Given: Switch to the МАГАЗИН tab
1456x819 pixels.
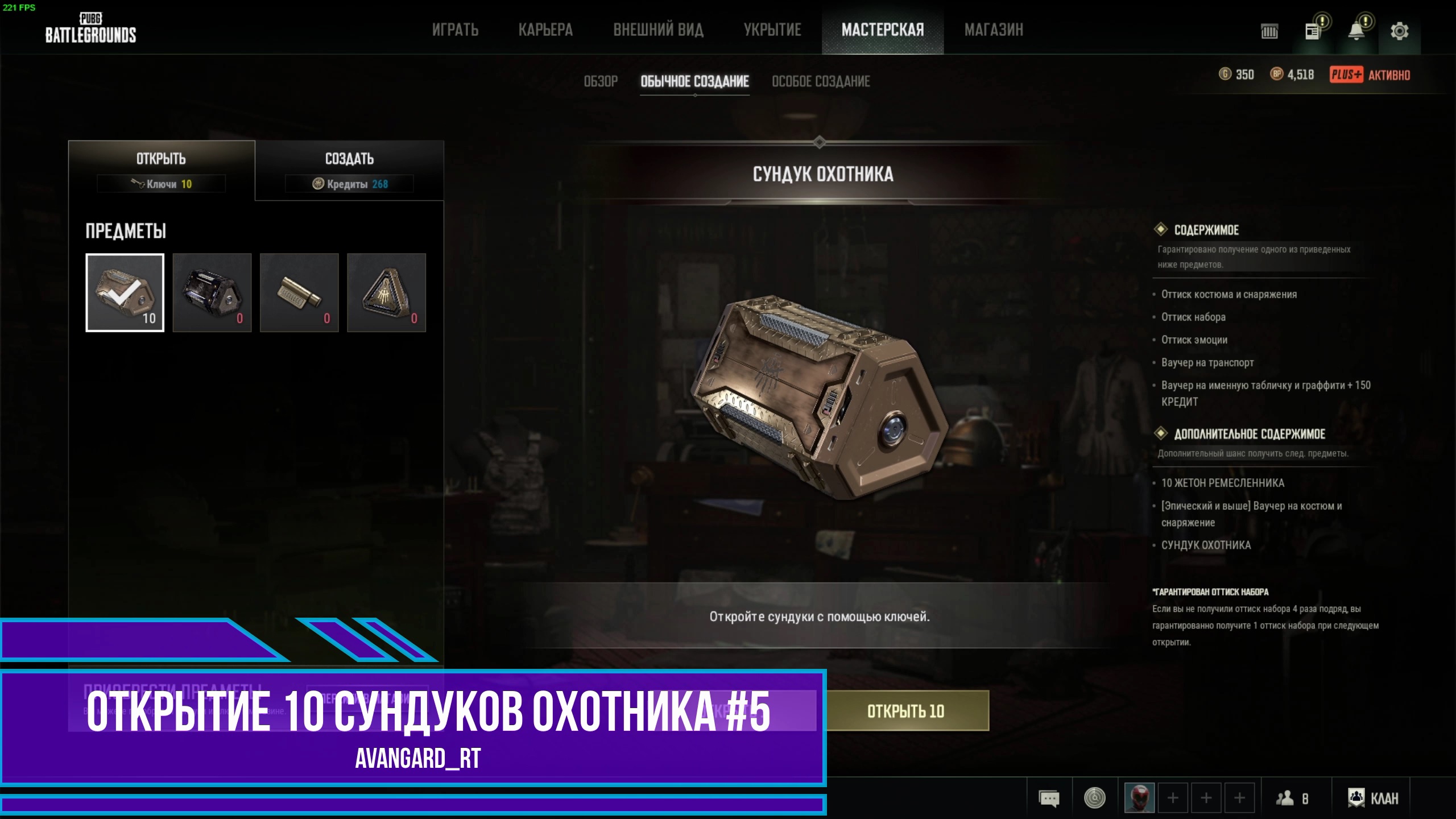Looking at the screenshot, I should coord(994,30).
